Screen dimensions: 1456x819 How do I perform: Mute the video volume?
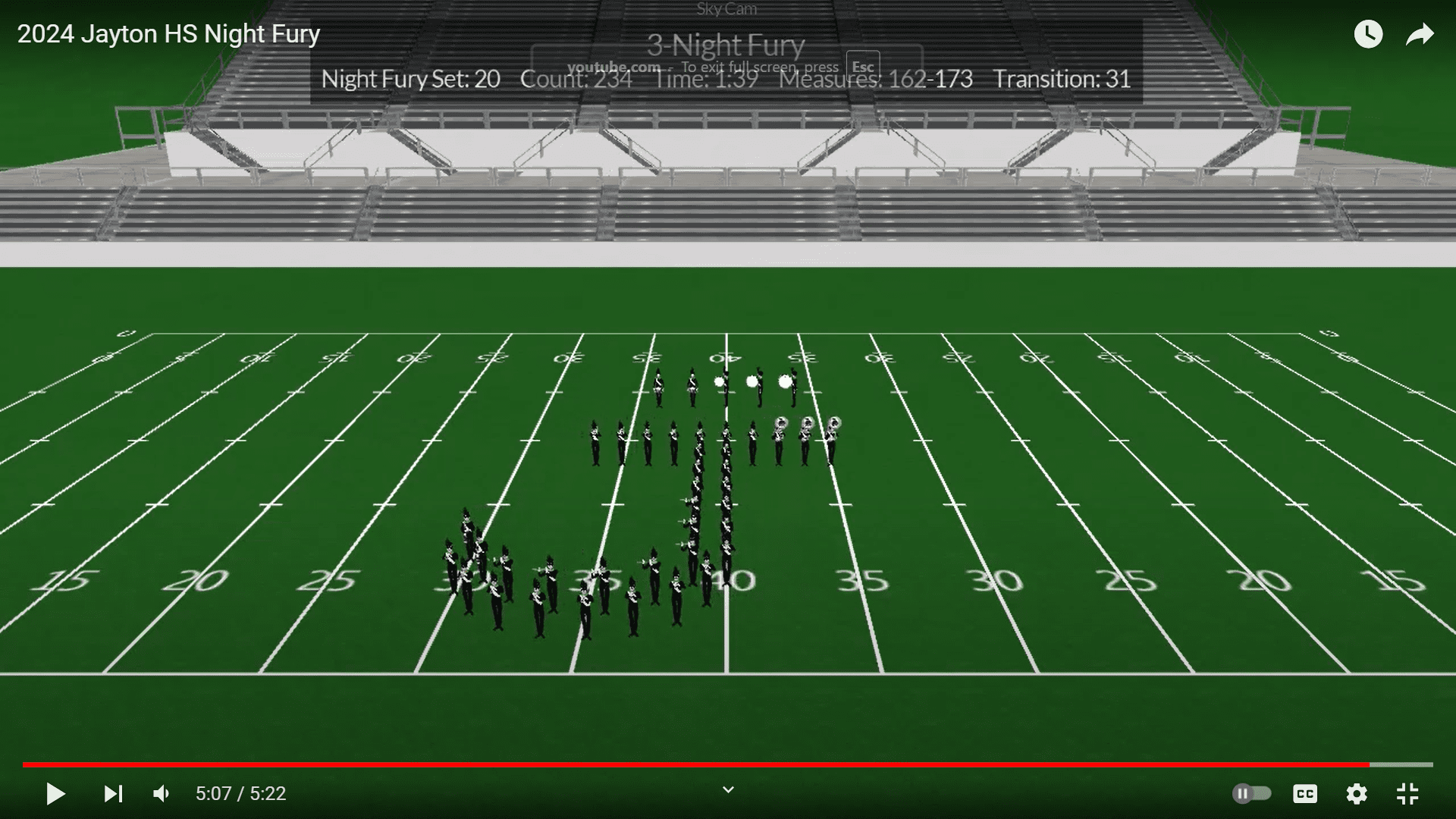(x=162, y=794)
